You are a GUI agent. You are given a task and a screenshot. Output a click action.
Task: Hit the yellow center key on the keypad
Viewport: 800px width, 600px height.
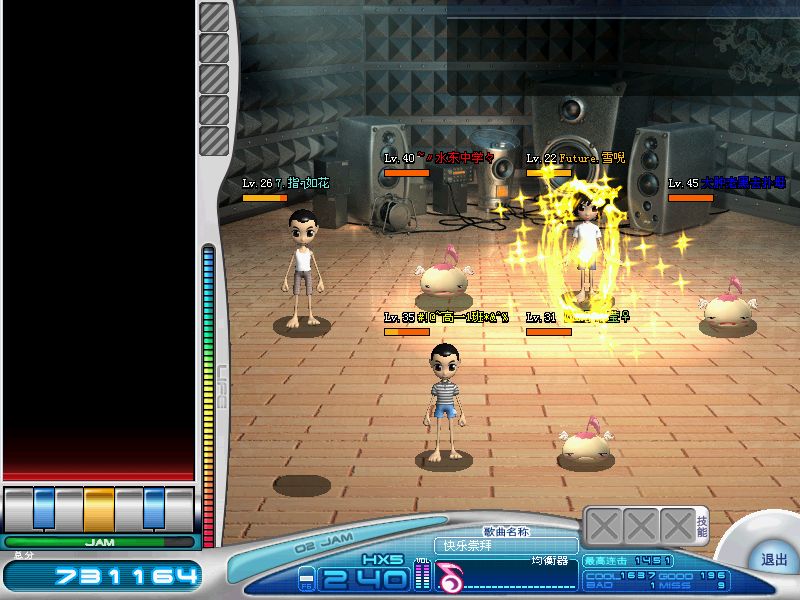point(99,508)
